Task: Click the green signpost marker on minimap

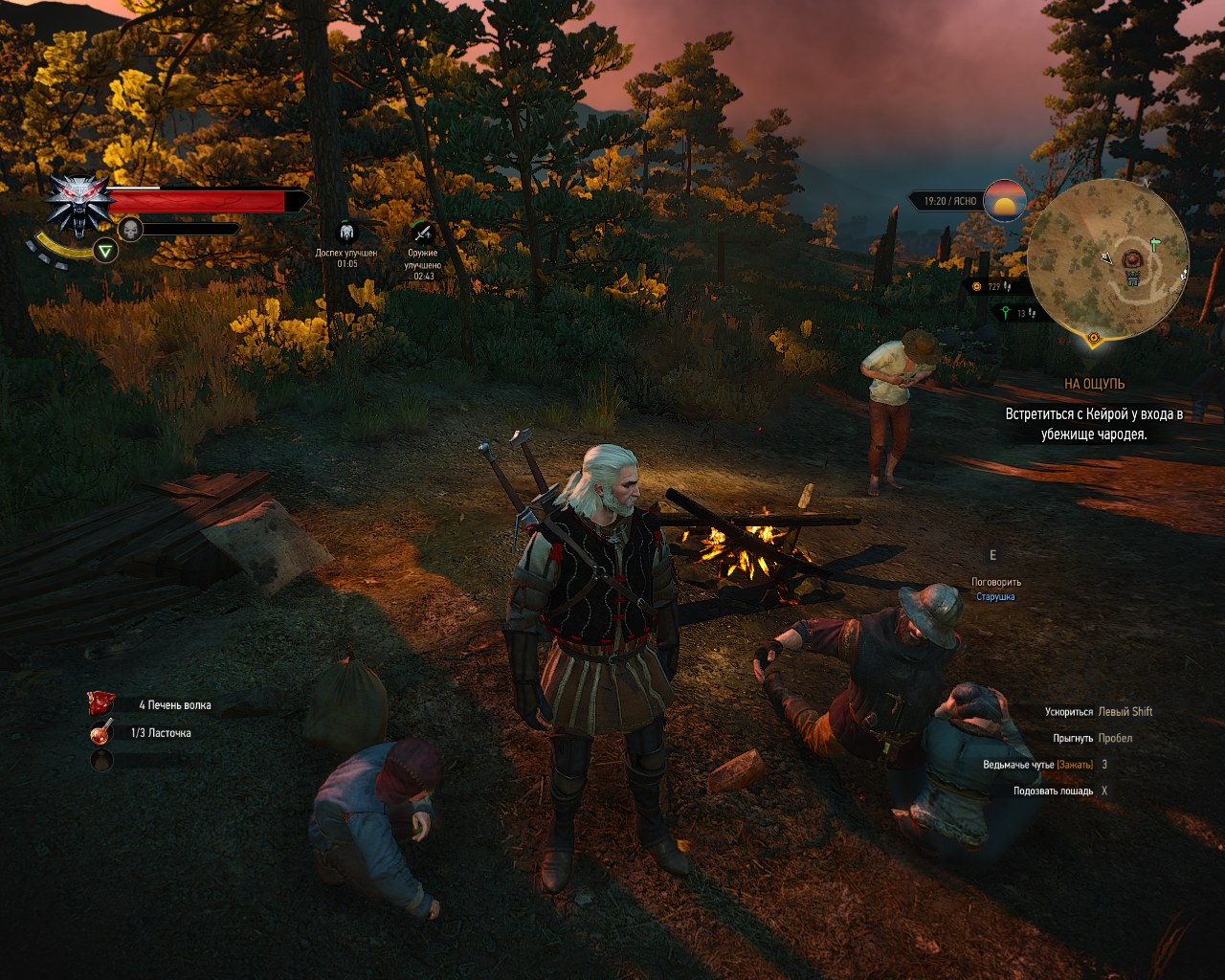Action: (x=1155, y=245)
